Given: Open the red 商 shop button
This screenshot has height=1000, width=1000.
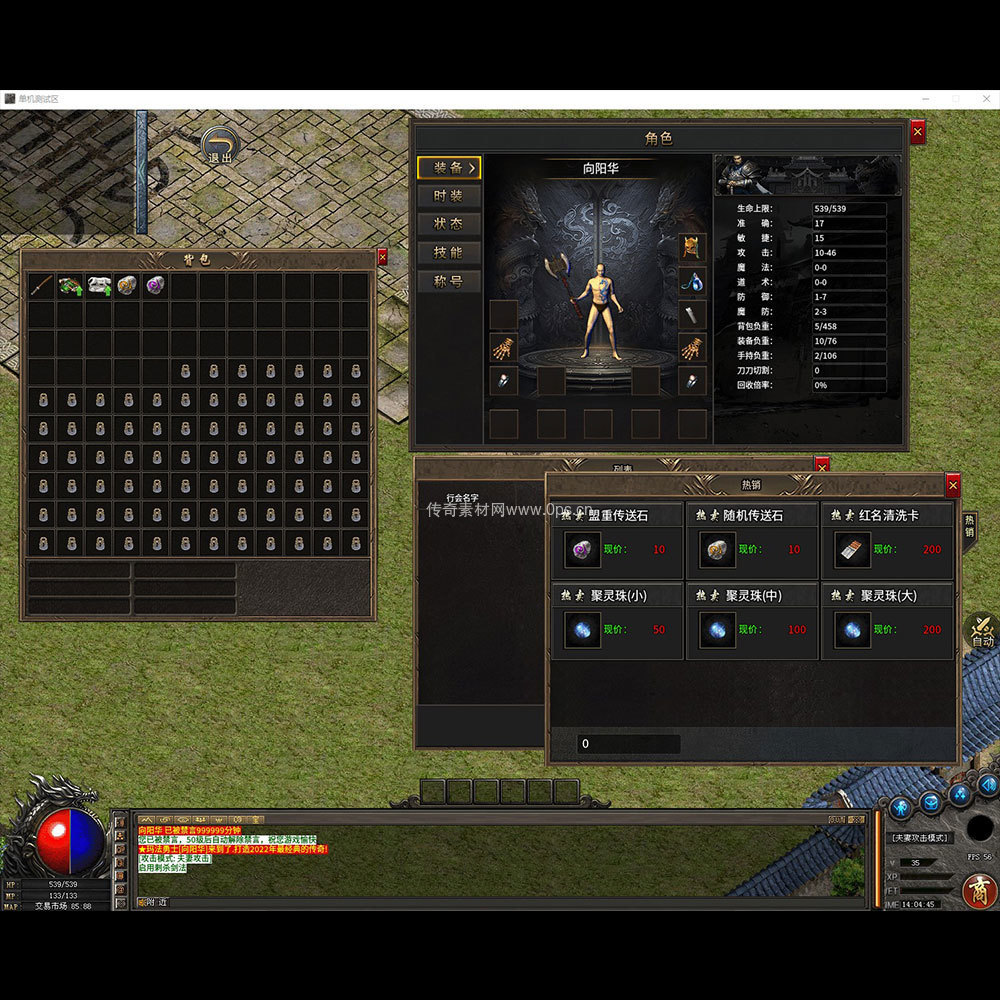Looking at the screenshot, I should point(979,890).
